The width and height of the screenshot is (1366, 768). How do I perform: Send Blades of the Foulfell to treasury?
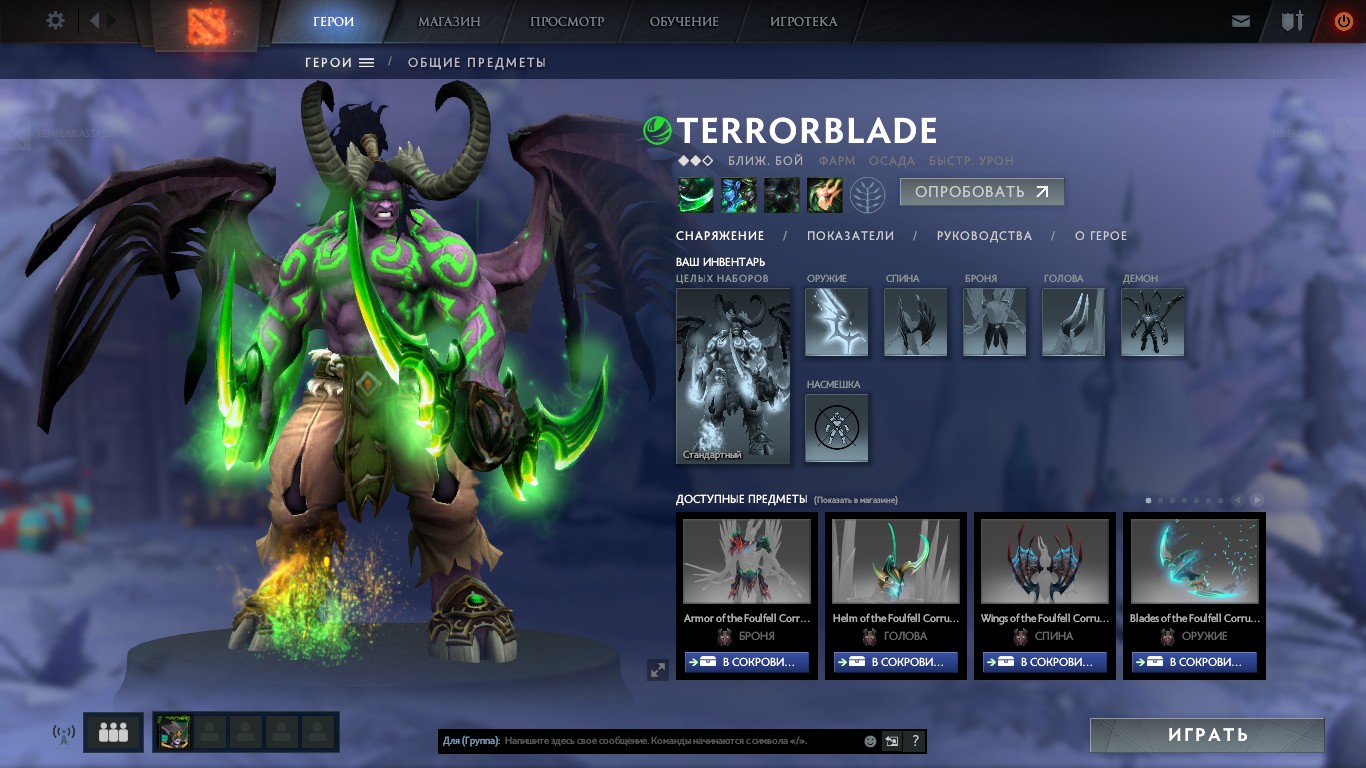[x=1194, y=662]
